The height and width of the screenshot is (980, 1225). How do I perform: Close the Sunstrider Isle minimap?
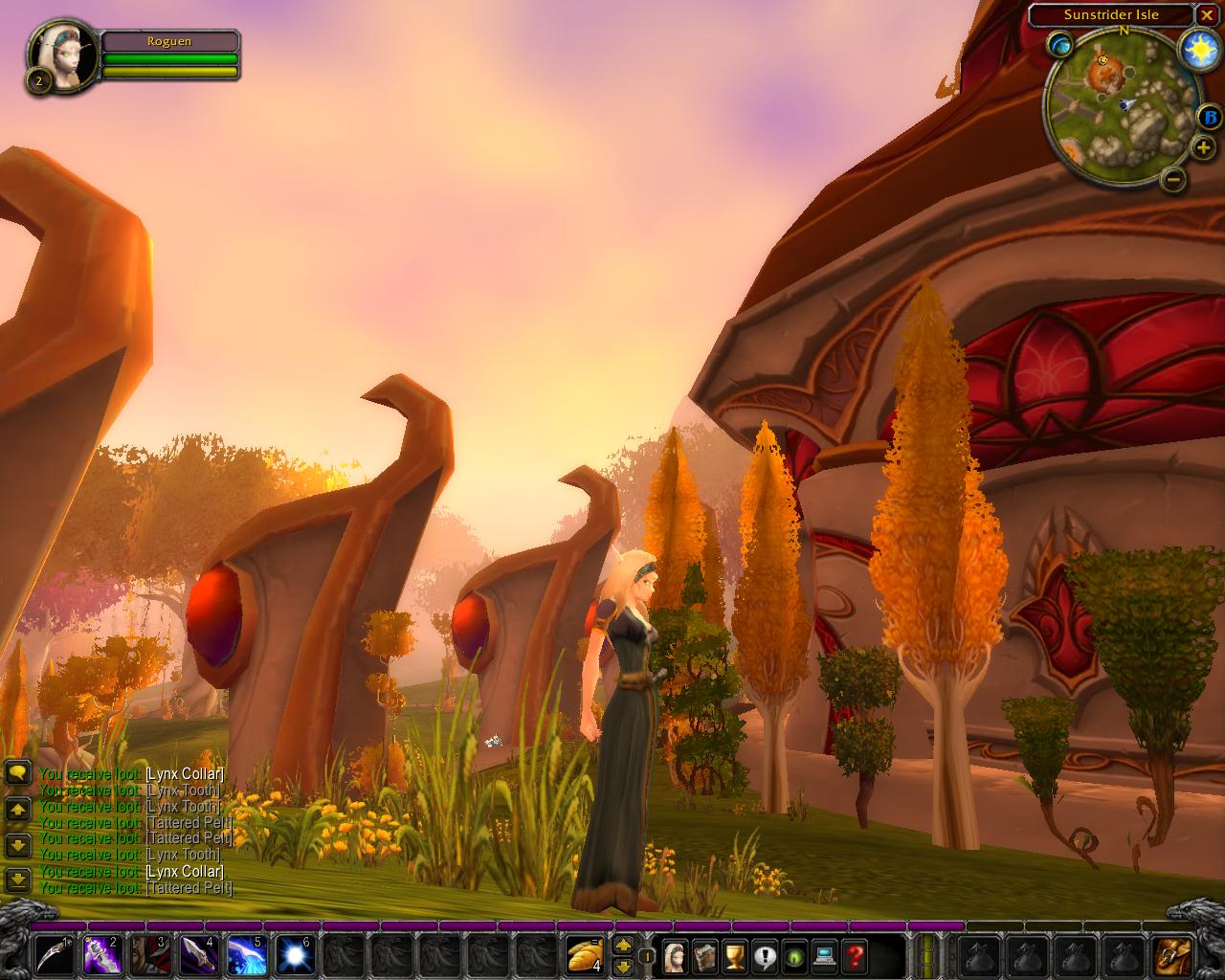click(1206, 15)
